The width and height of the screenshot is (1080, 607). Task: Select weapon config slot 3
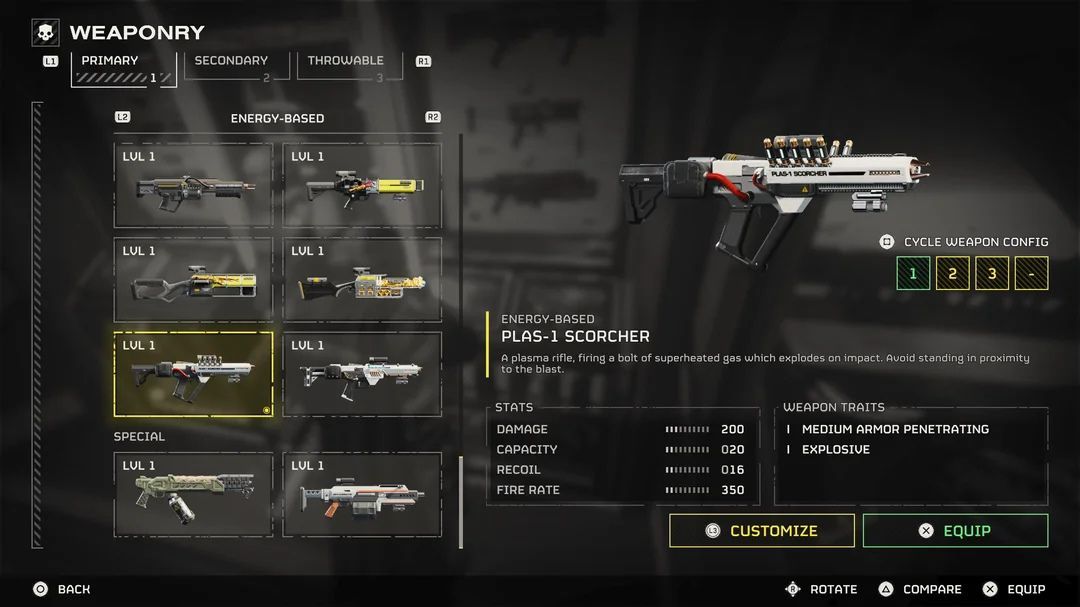(992, 273)
